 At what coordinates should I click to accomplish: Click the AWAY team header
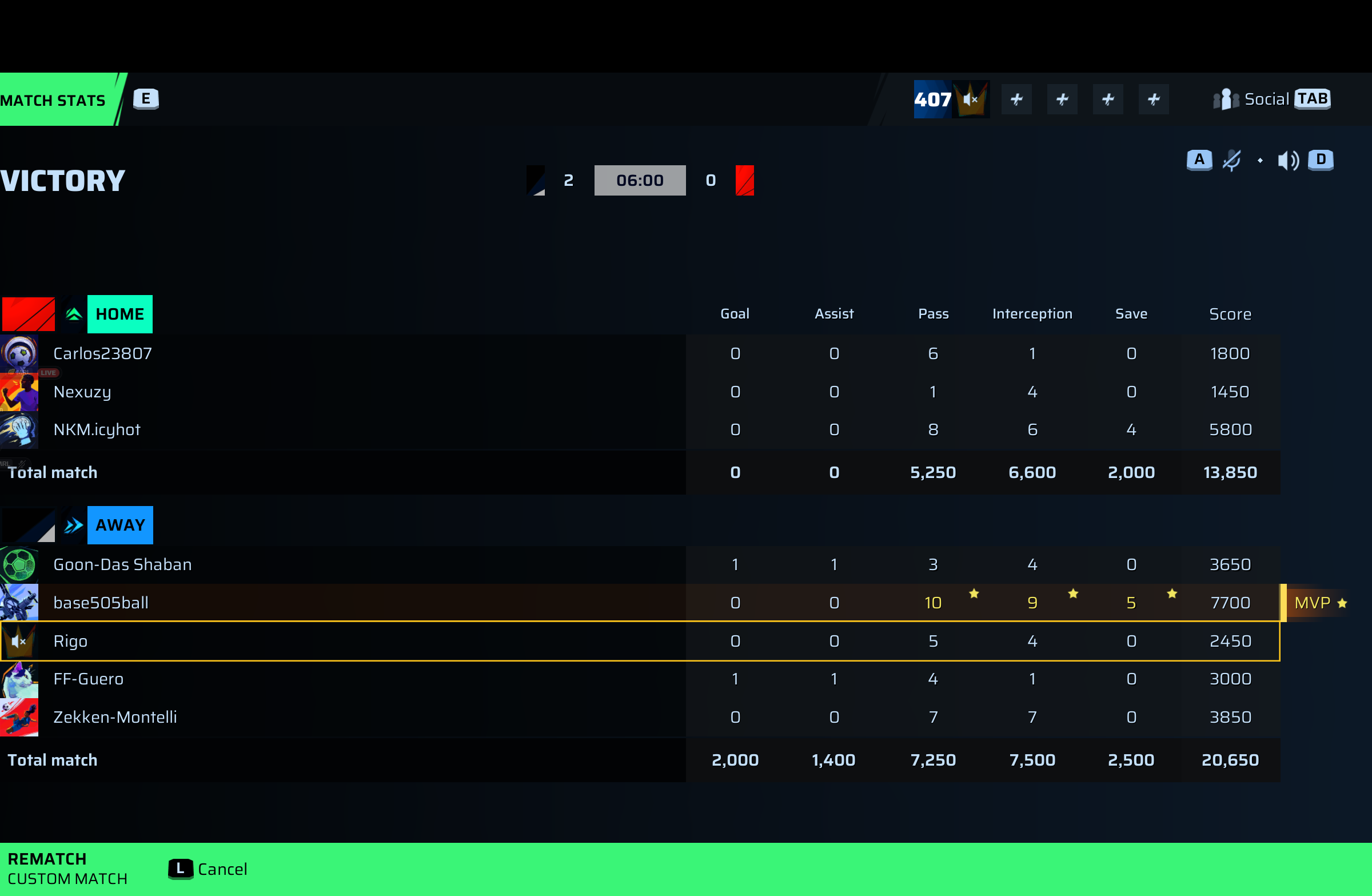click(x=120, y=525)
